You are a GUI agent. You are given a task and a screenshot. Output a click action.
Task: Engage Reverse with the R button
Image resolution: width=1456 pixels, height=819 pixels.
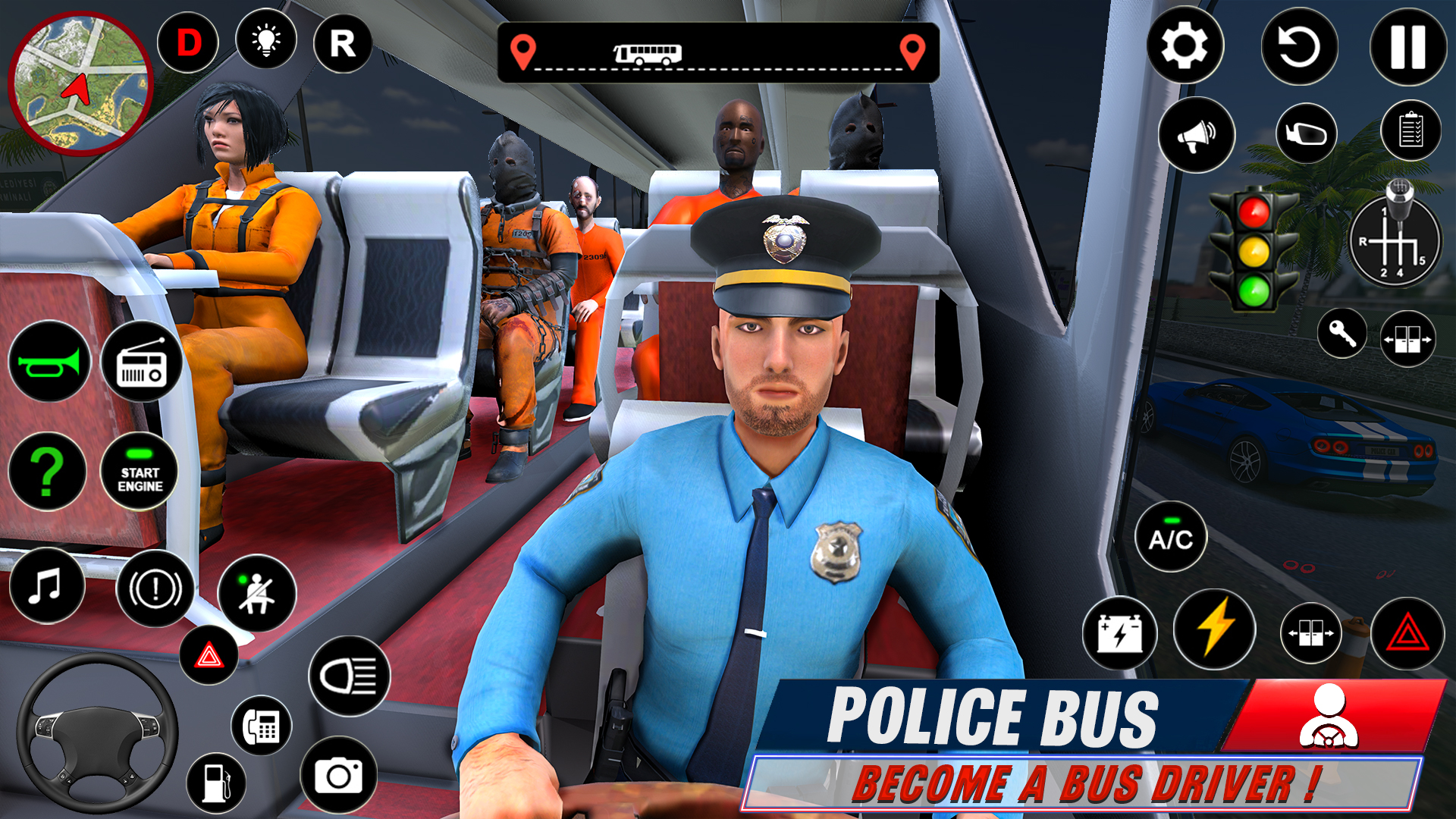(343, 43)
